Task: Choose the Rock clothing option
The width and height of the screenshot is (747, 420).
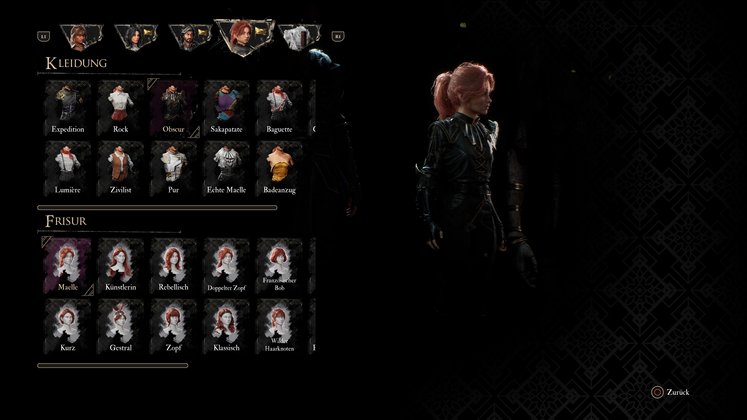Action: pyautogui.click(x=120, y=106)
